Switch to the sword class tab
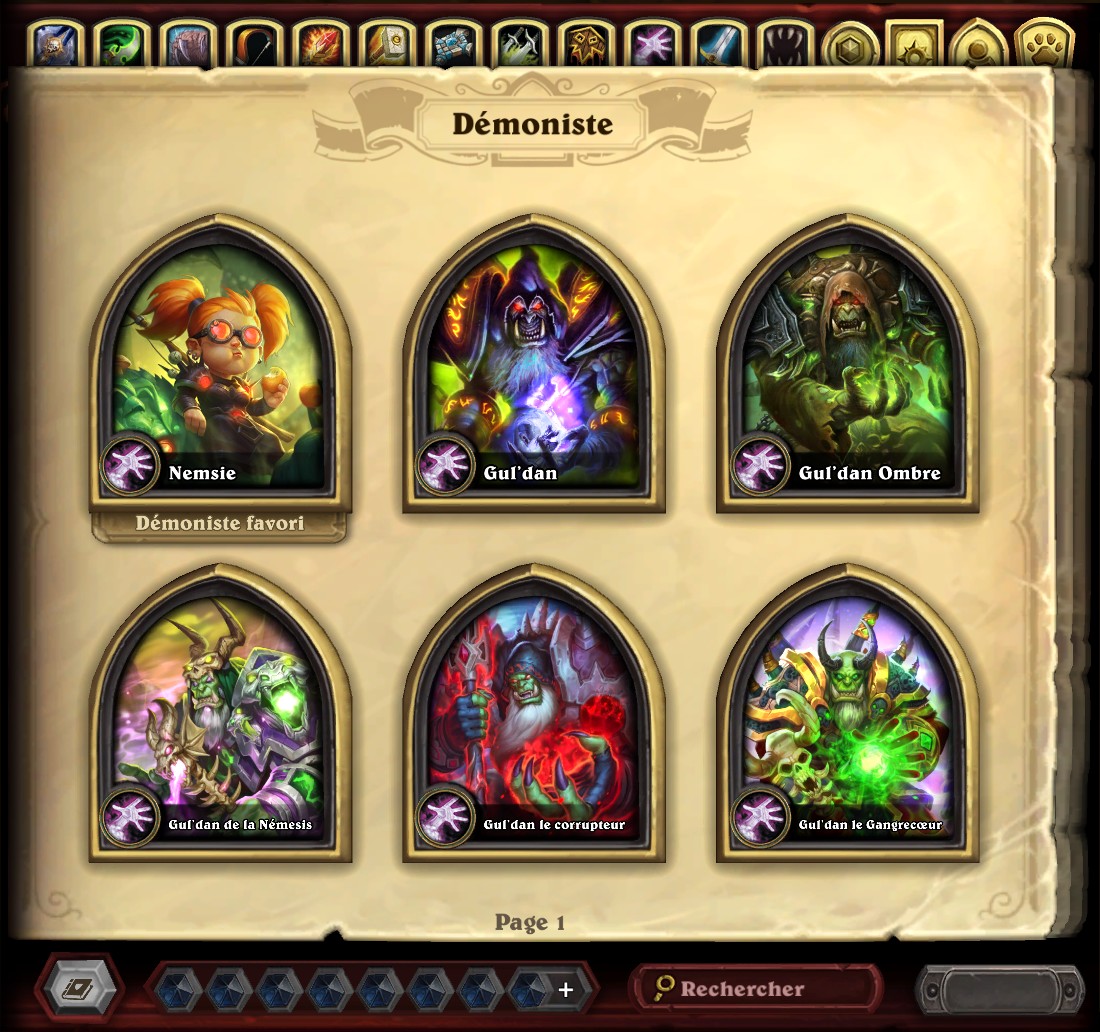The image size is (1100, 1032). click(x=717, y=45)
